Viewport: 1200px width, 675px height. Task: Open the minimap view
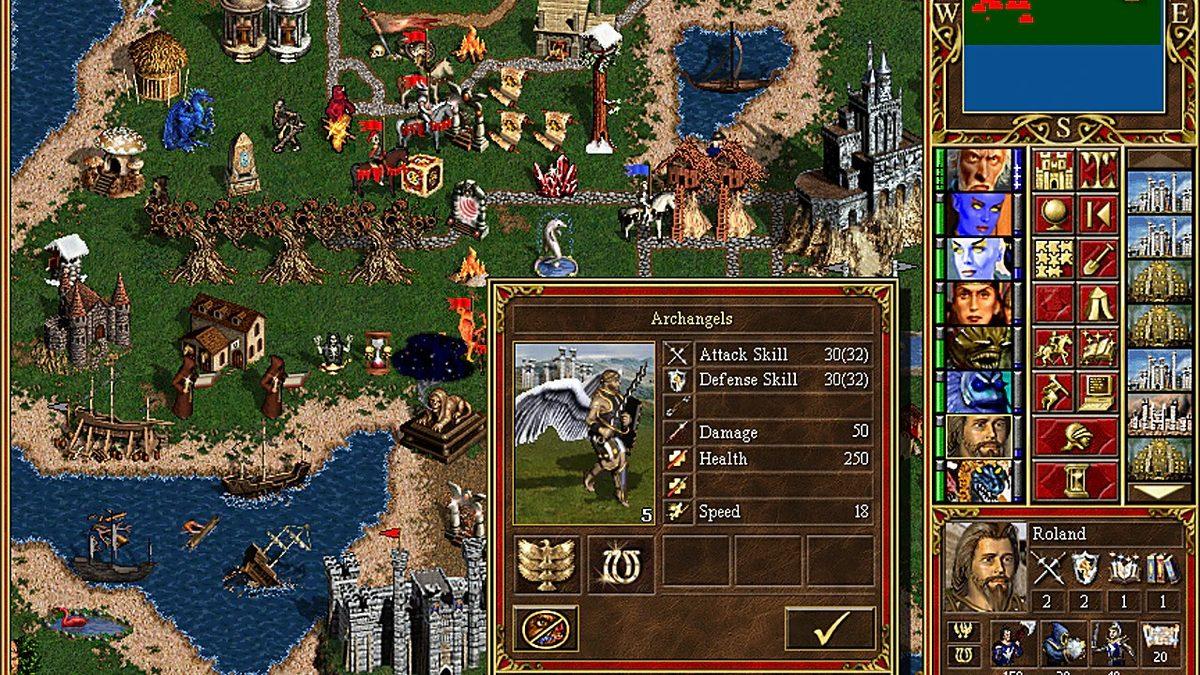(1062, 58)
